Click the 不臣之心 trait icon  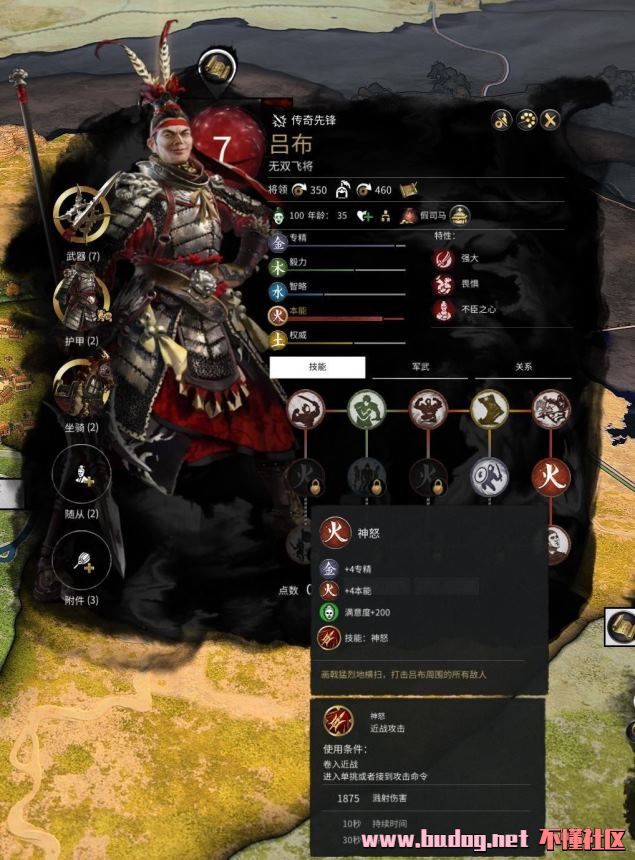[x=443, y=310]
